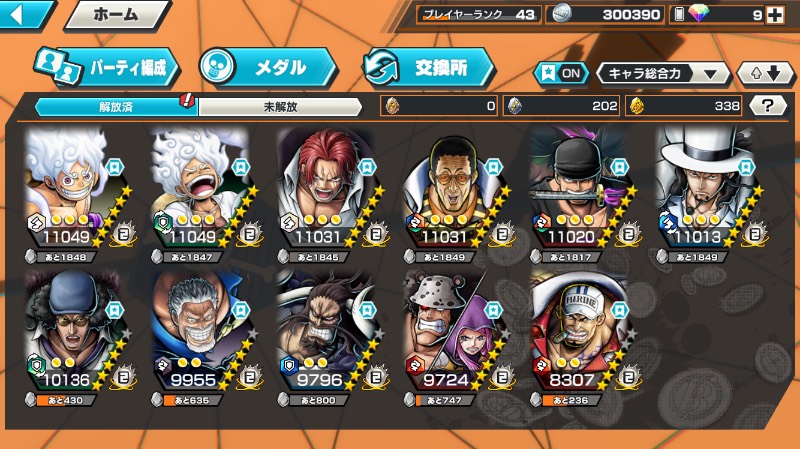Open the キャラ総合力 sort dropdown
This screenshot has height=449, width=800.
click(663, 73)
